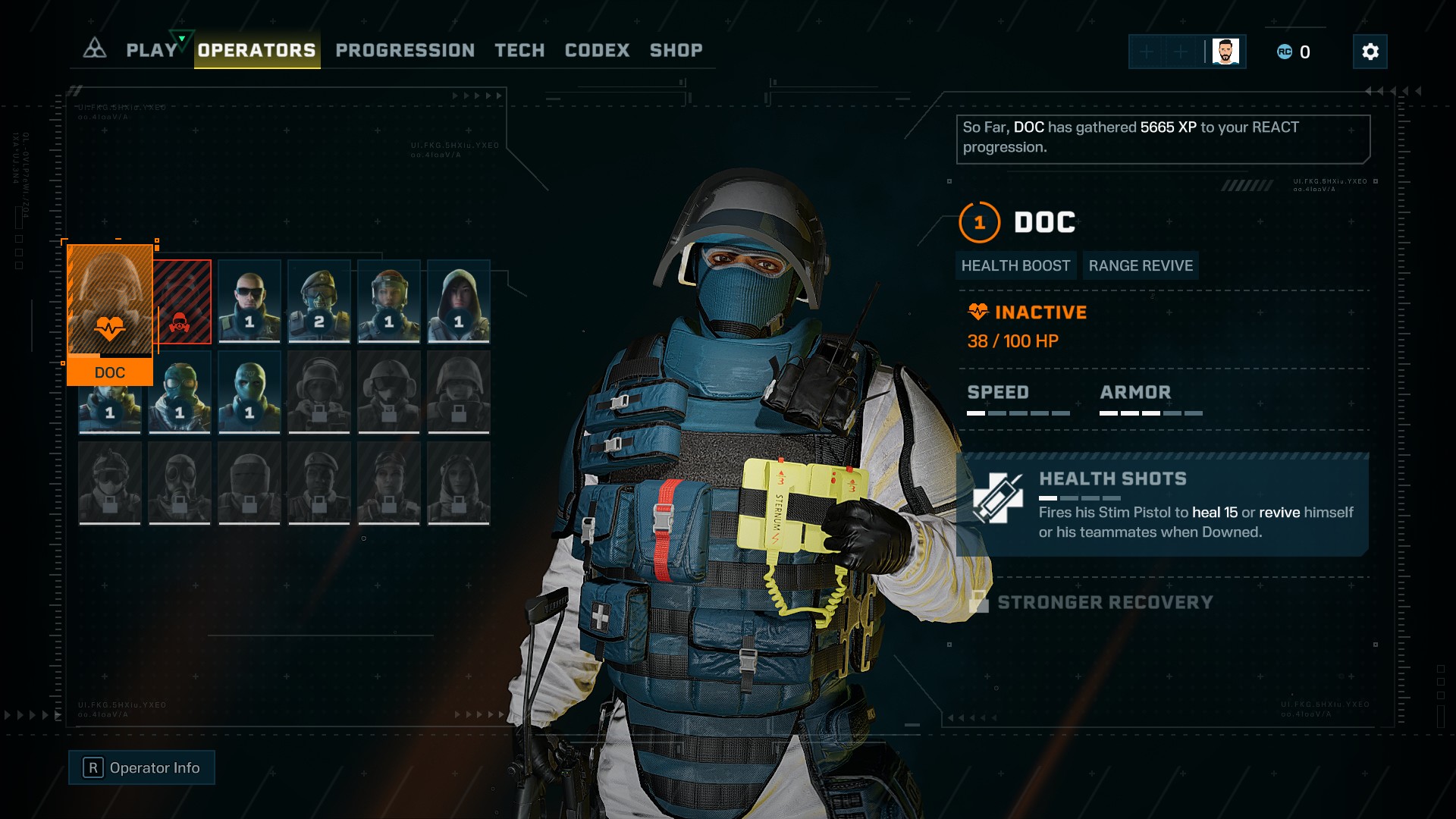The height and width of the screenshot is (819, 1456).
Task: Select the hooded operator portrait
Action: tap(459, 301)
